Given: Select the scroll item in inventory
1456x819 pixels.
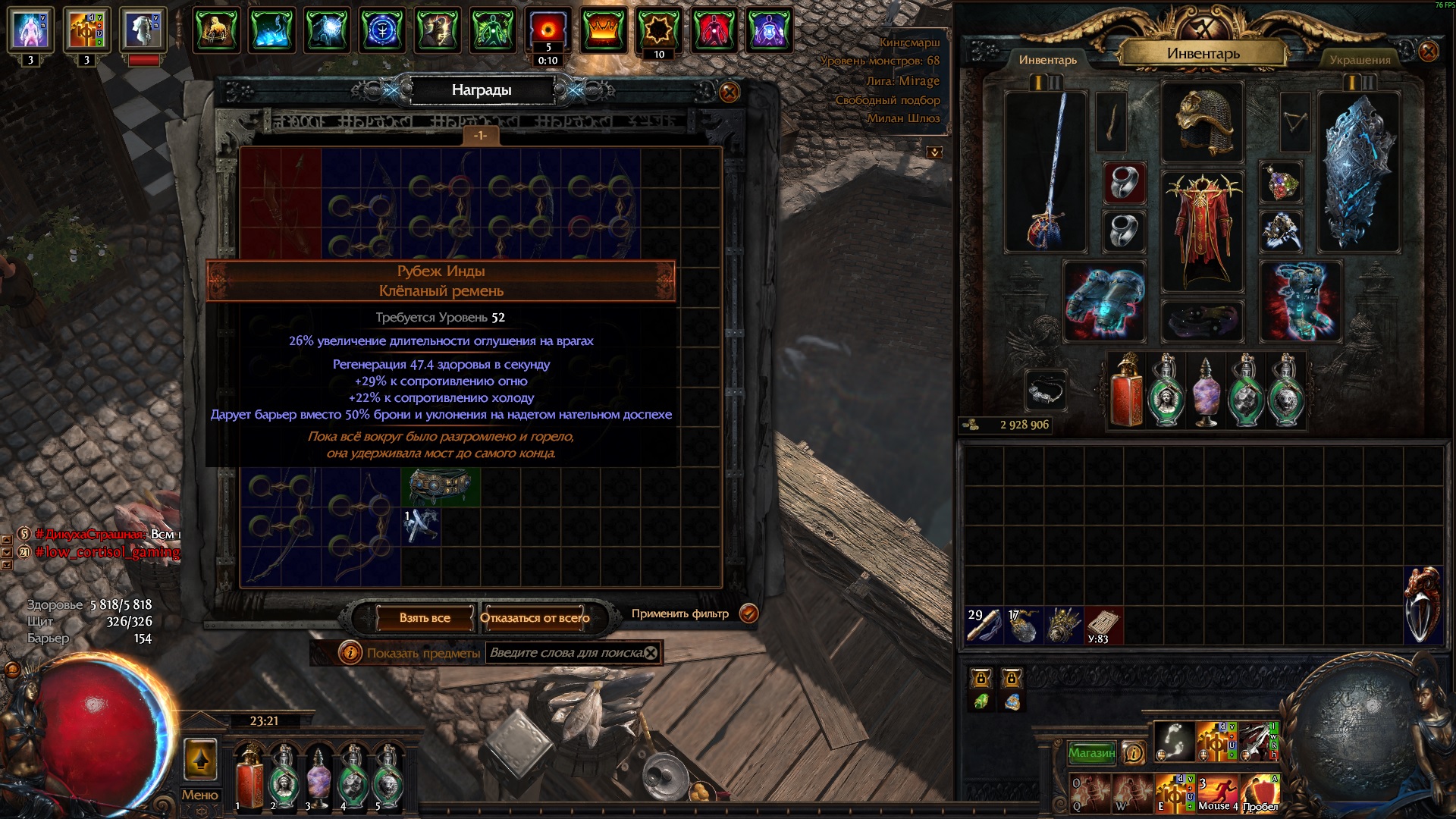Looking at the screenshot, I should [x=1103, y=626].
